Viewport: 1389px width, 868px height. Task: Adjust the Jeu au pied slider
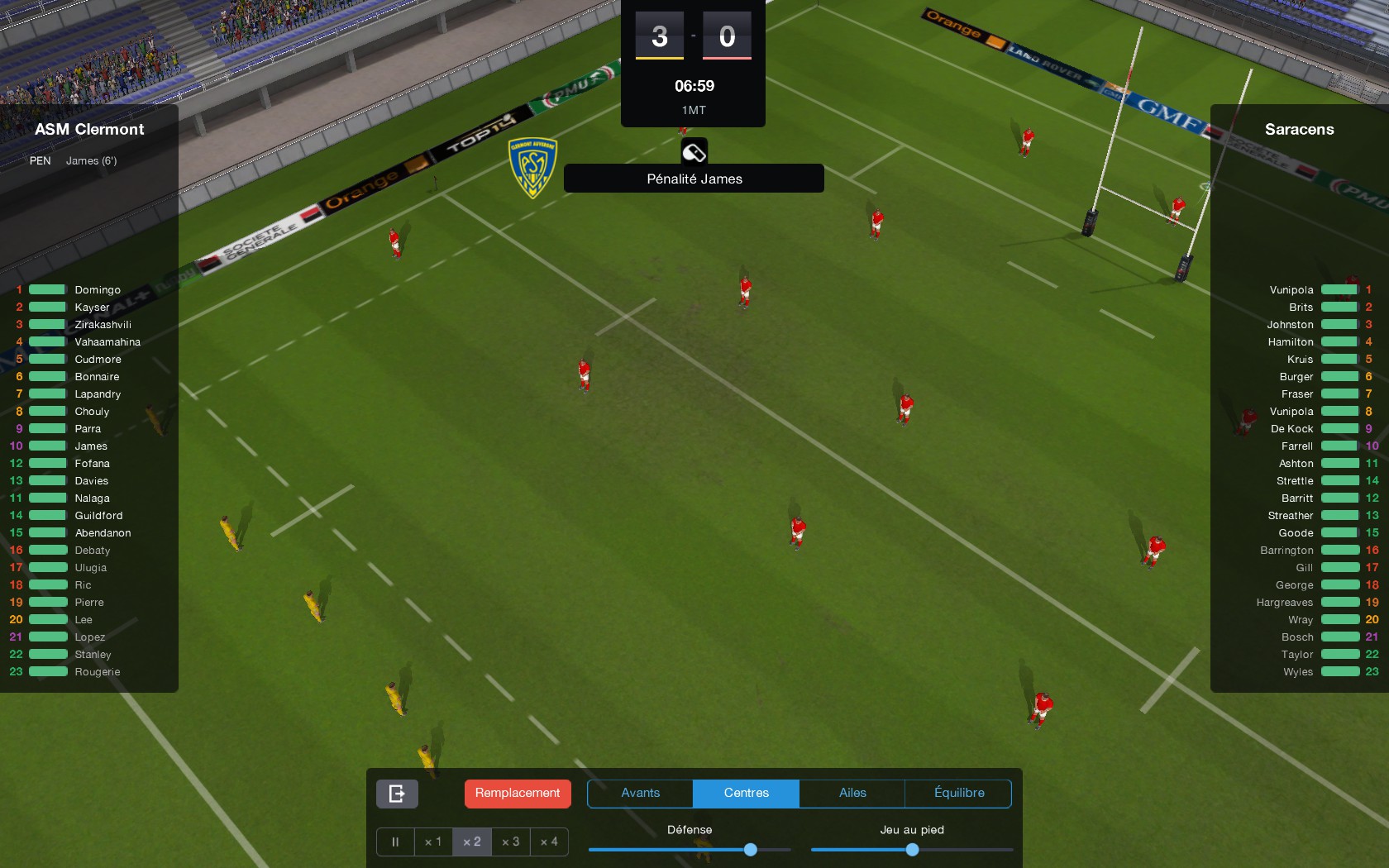(x=911, y=849)
